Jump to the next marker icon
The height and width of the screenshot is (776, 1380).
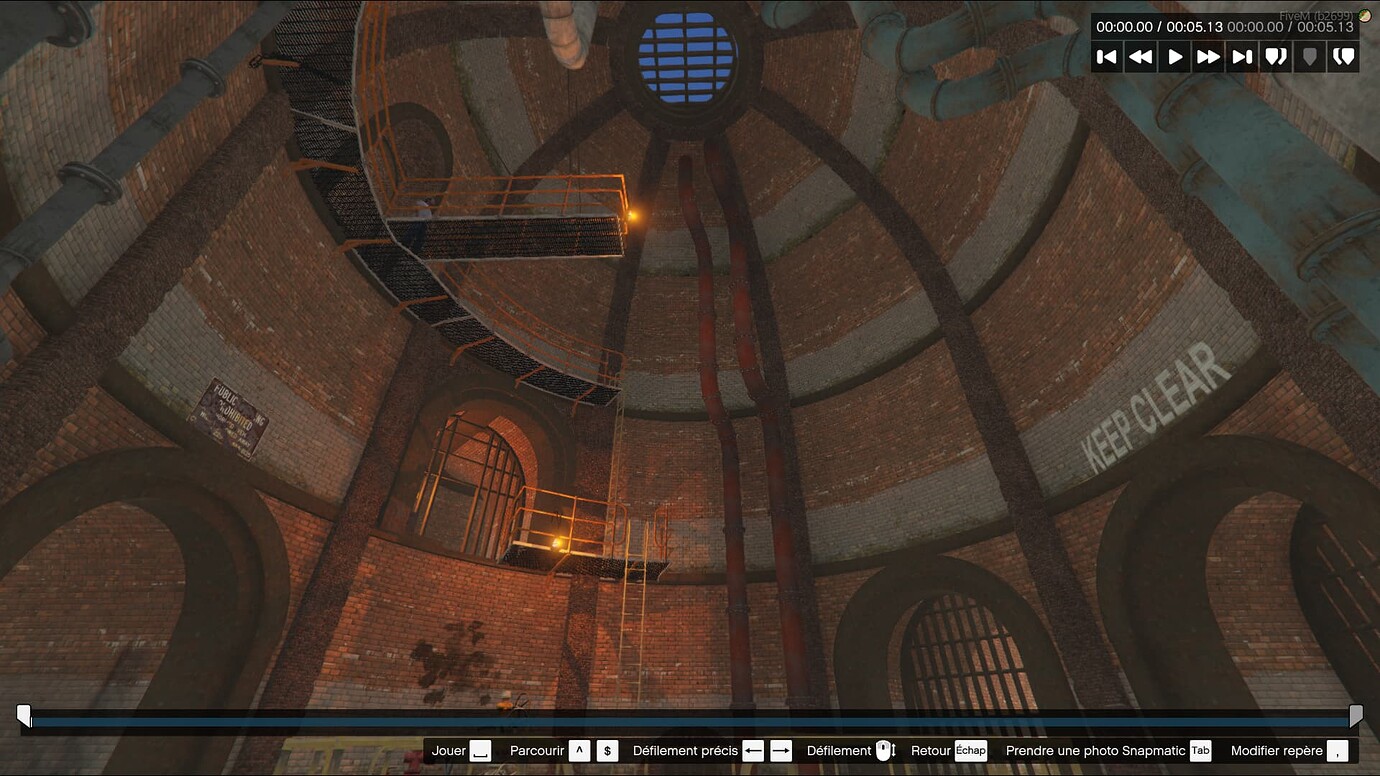pyautogui.click(x=1344, y=57)
